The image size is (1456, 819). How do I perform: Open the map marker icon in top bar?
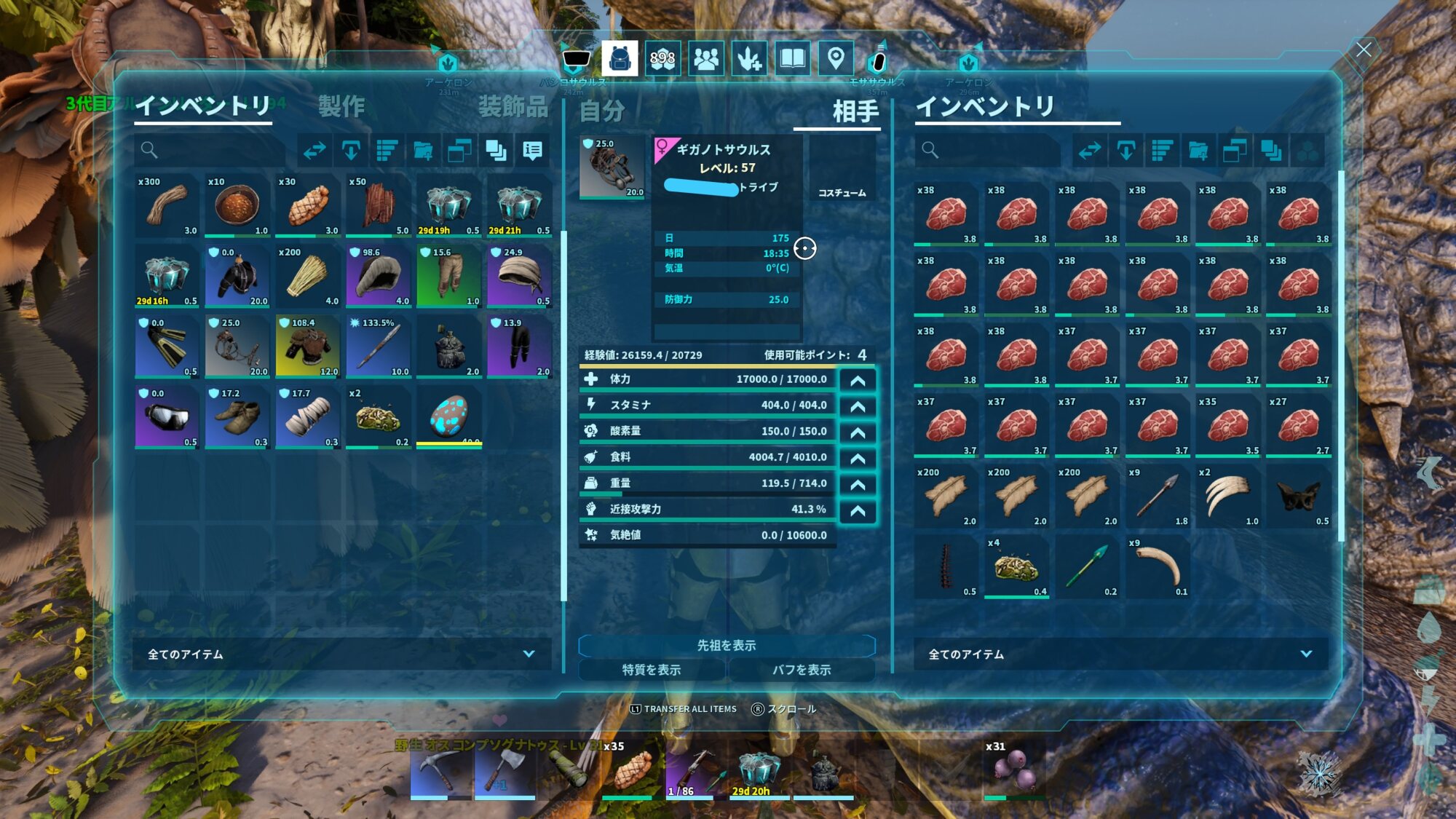pyautogui.click(x=836, y=58)
